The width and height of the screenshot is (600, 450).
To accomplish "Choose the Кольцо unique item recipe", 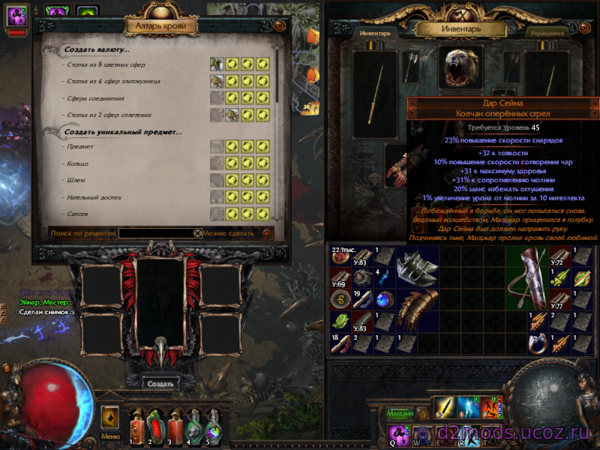I will (78, 163).
